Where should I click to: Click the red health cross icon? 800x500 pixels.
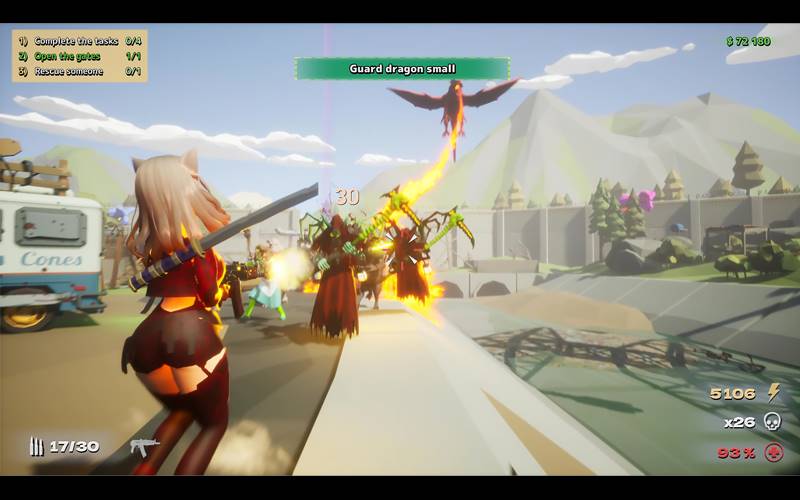click(x=773, y=452)
